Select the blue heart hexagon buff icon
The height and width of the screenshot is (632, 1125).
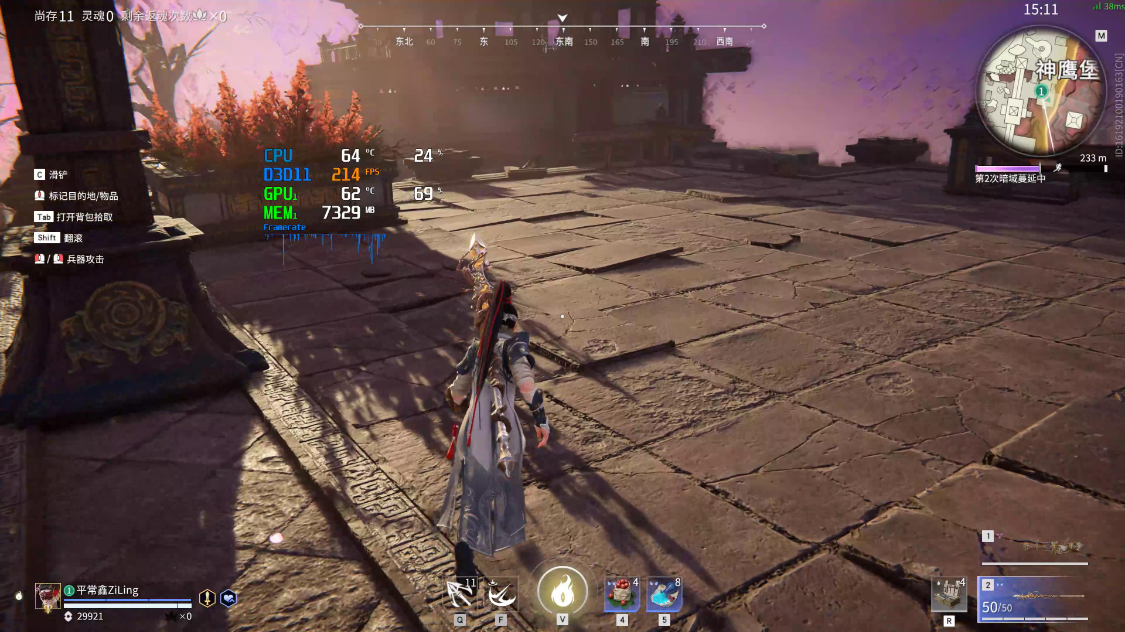click(x=228, y=598)
